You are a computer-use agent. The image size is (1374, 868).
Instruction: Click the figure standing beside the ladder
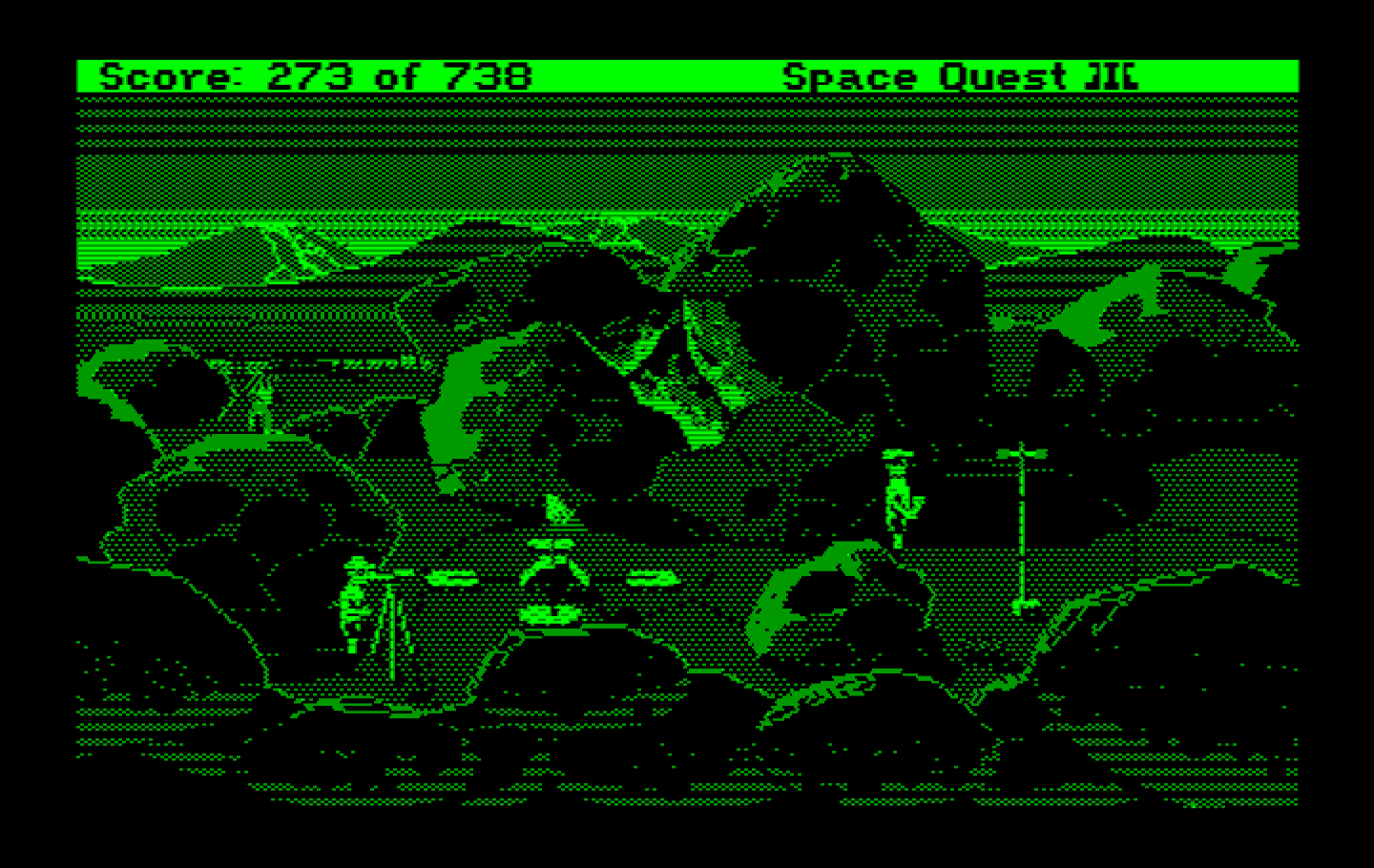pos(358,601)
